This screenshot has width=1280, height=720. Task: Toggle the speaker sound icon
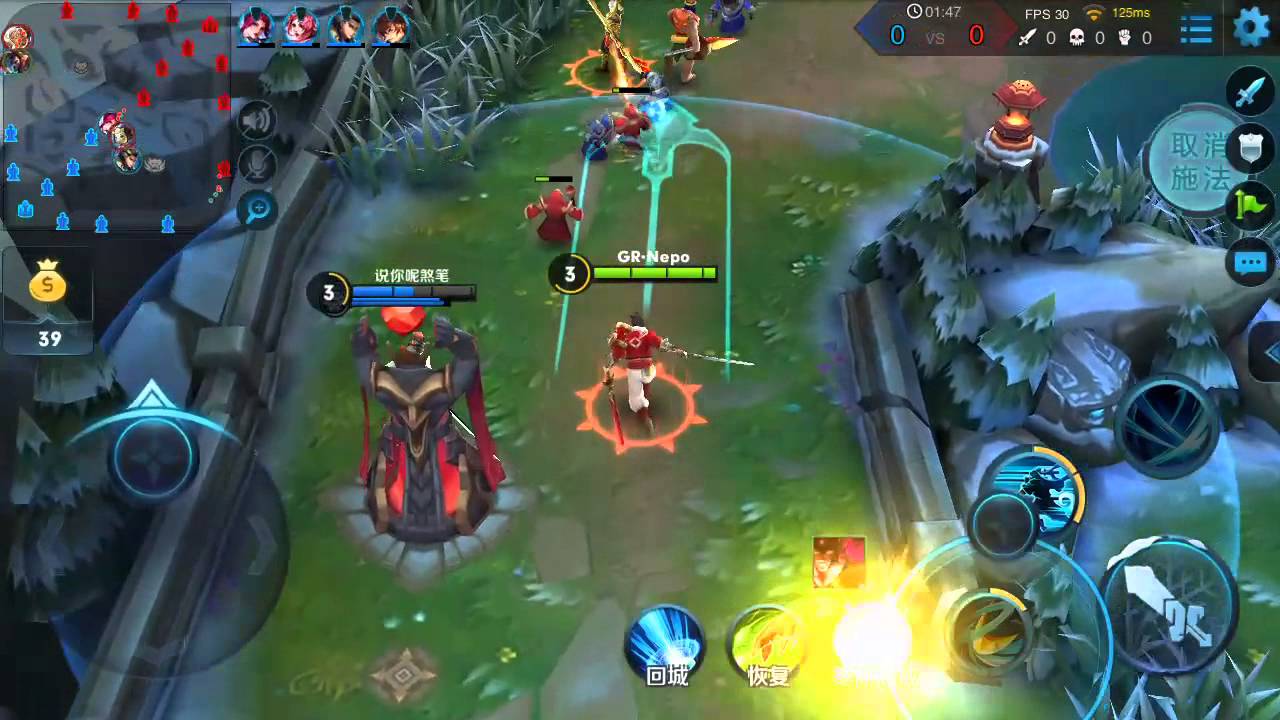coord(257,122)
